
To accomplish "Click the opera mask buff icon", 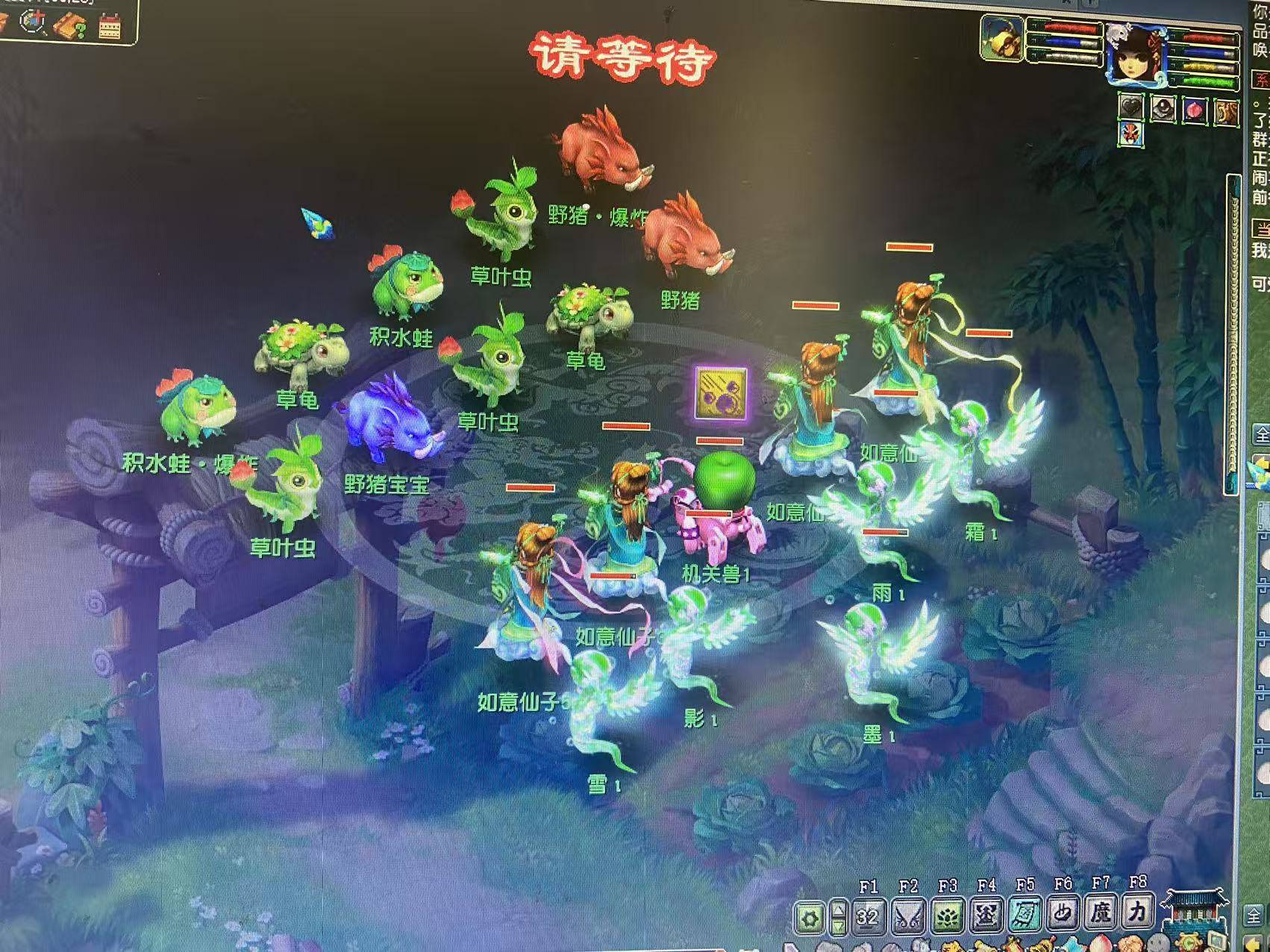I will [1131, 135].
